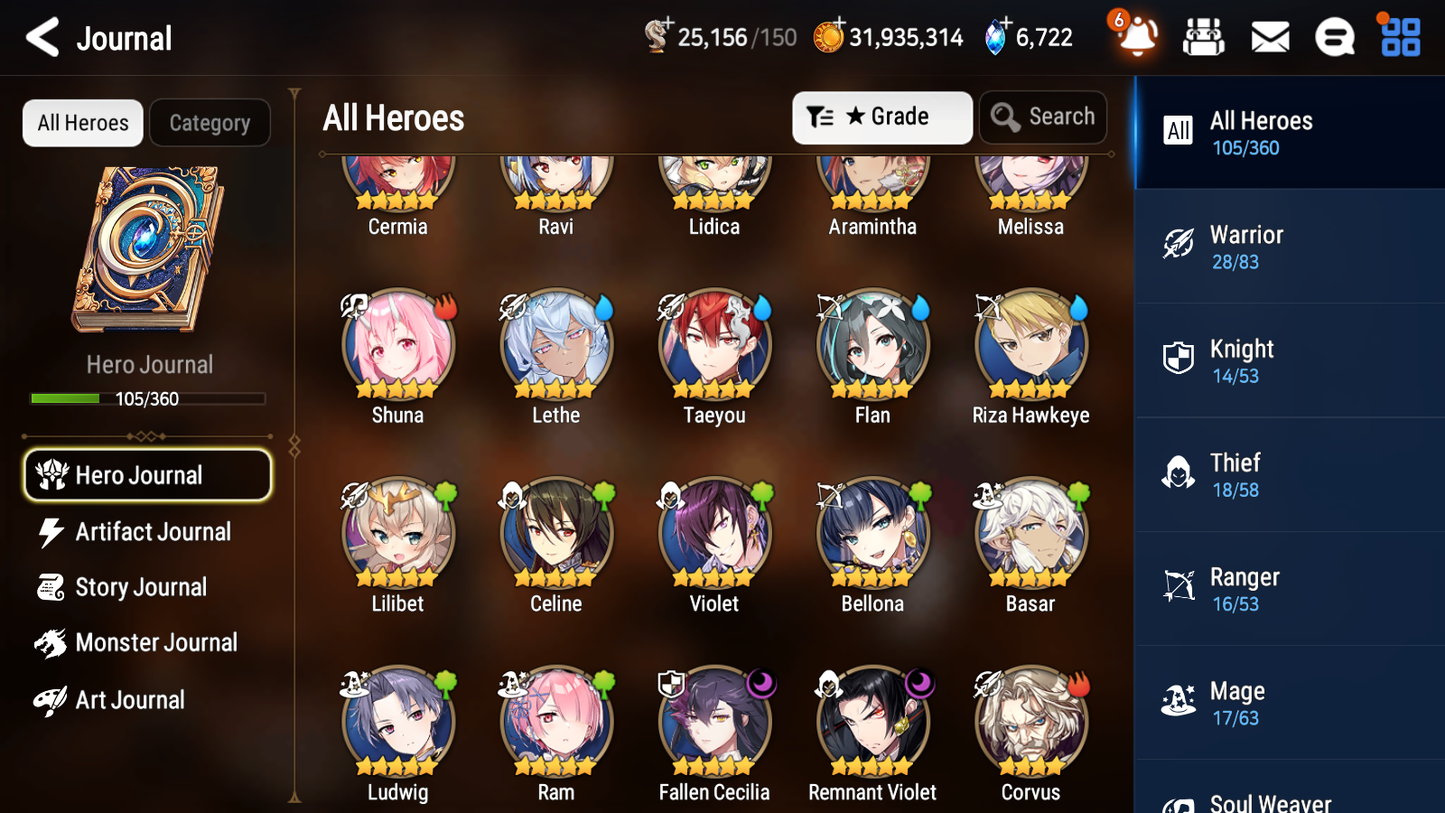Open the chat icon
This screenshot has width=1445, height=813.
(x=1334, y=37)
